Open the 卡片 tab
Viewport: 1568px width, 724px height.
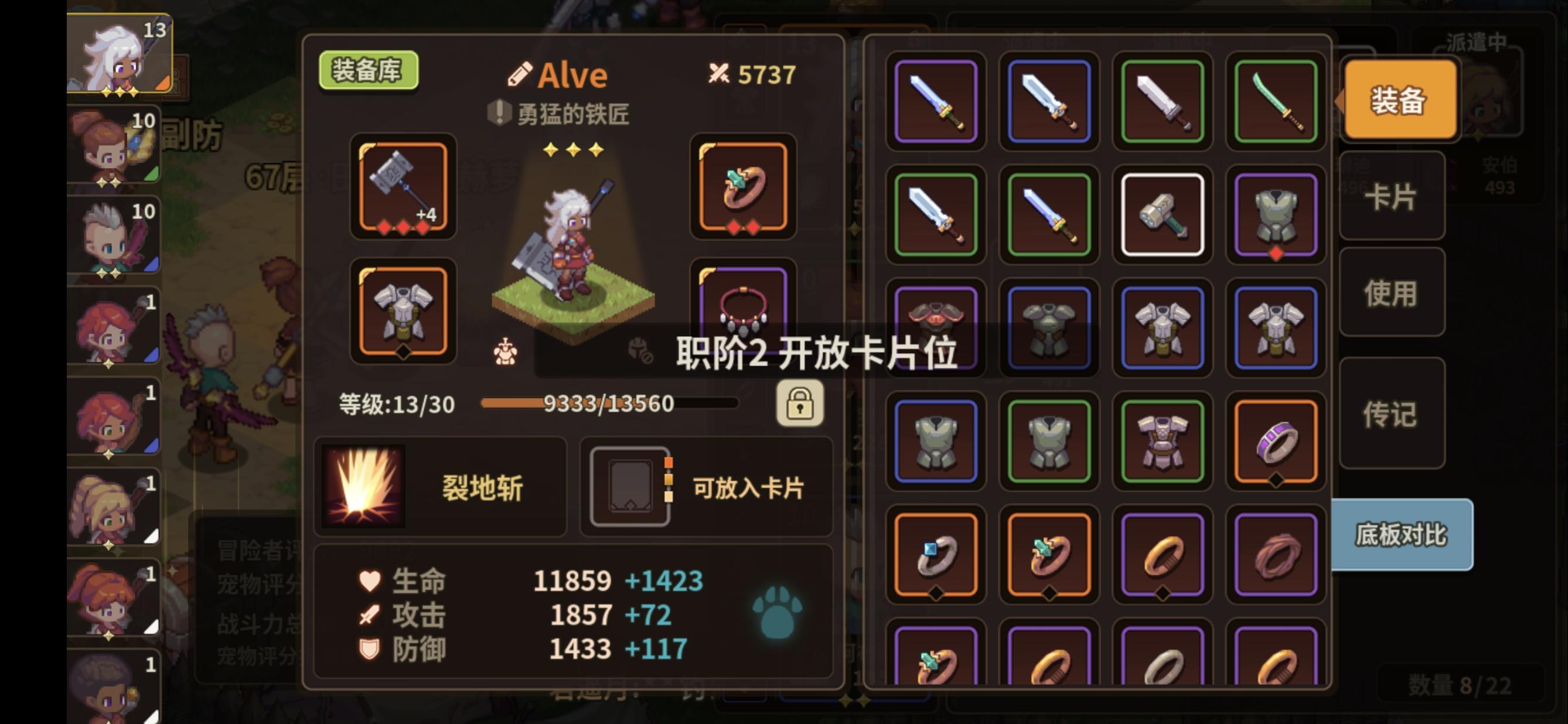tap(1394, 196)
